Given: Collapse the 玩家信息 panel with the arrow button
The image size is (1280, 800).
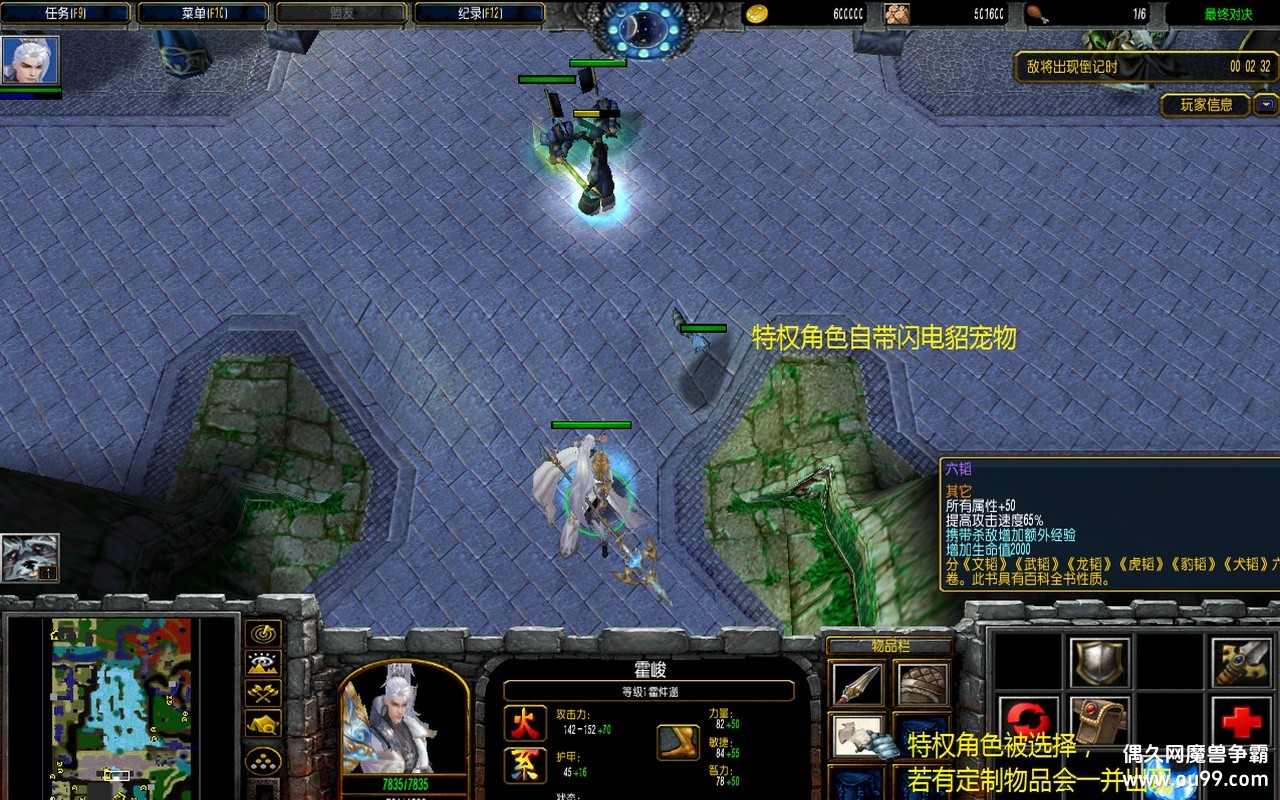Looking at the screenshot, I should point(1266,104).
